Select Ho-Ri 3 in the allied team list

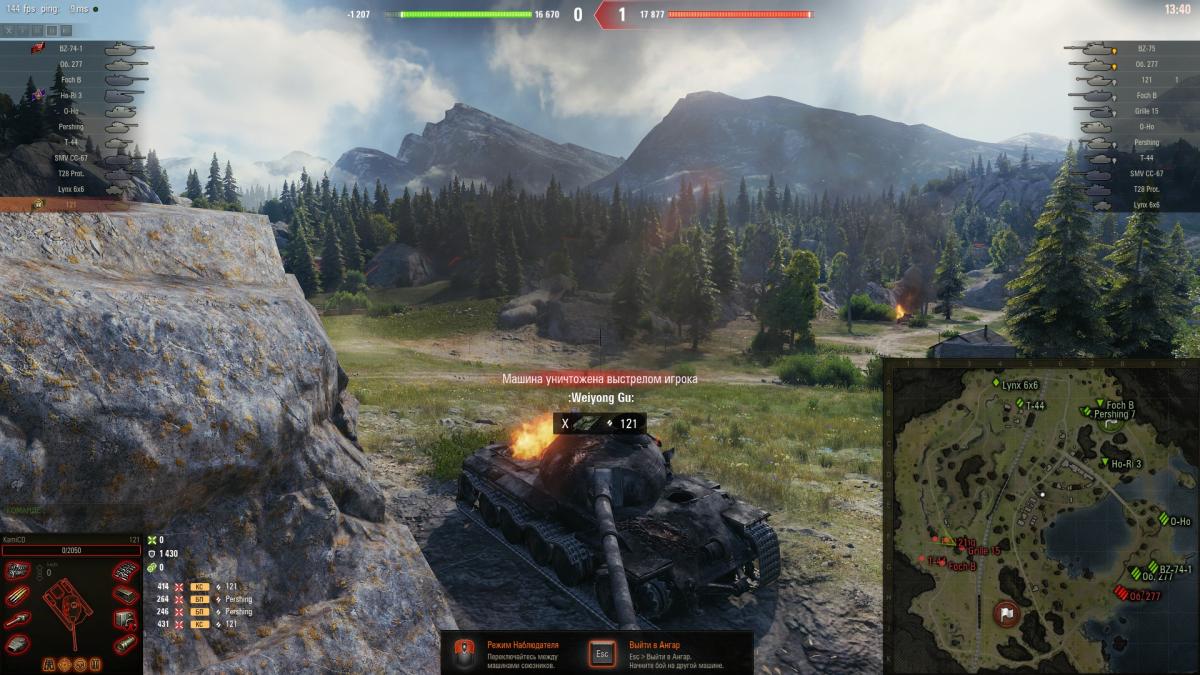pos(72,95)
